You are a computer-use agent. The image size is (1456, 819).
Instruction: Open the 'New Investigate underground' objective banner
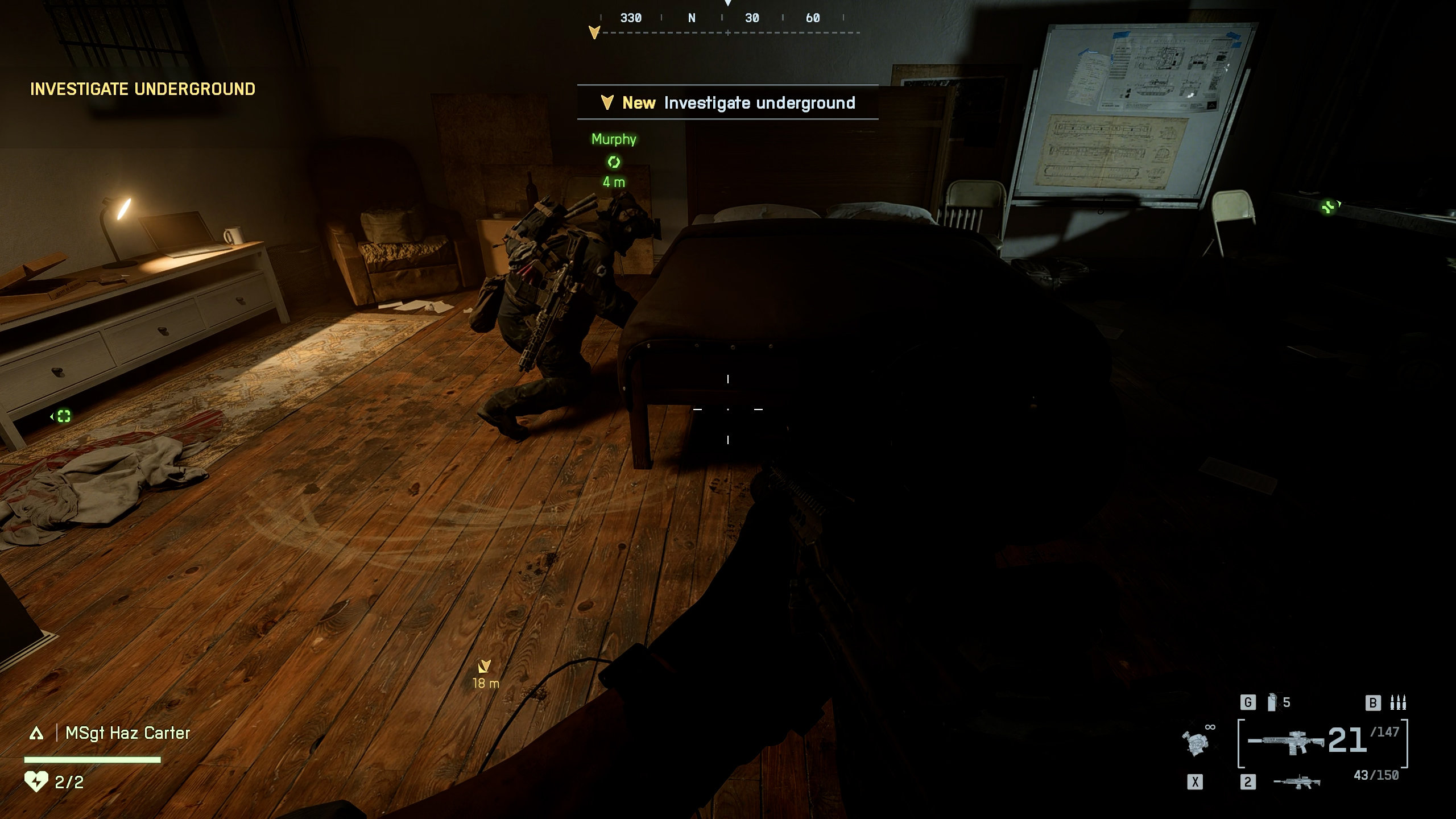tap(727, 103)
